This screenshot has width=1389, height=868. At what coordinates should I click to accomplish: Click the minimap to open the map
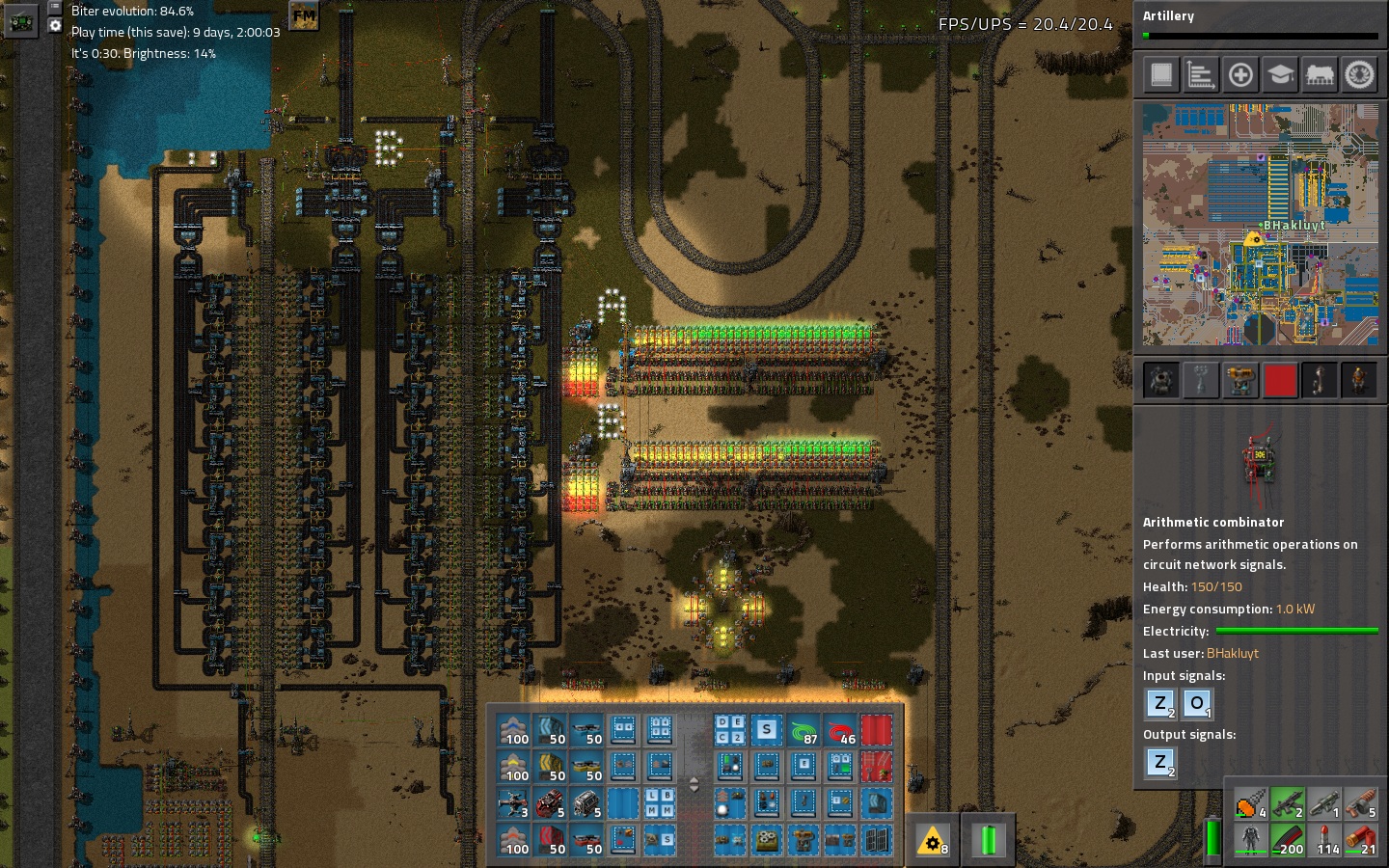1260,225
